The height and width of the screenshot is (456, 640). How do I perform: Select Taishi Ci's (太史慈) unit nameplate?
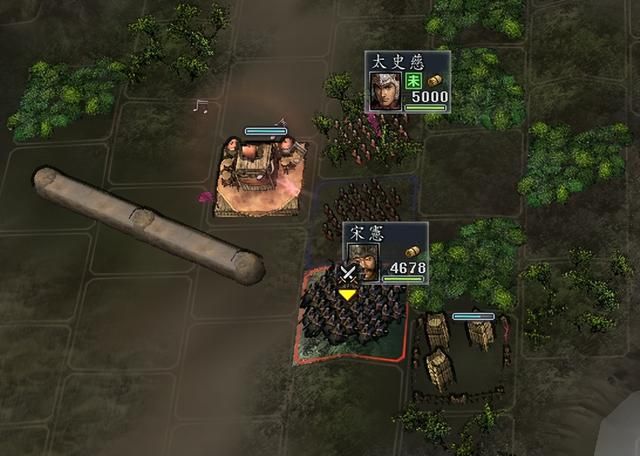tap(407, 81)
